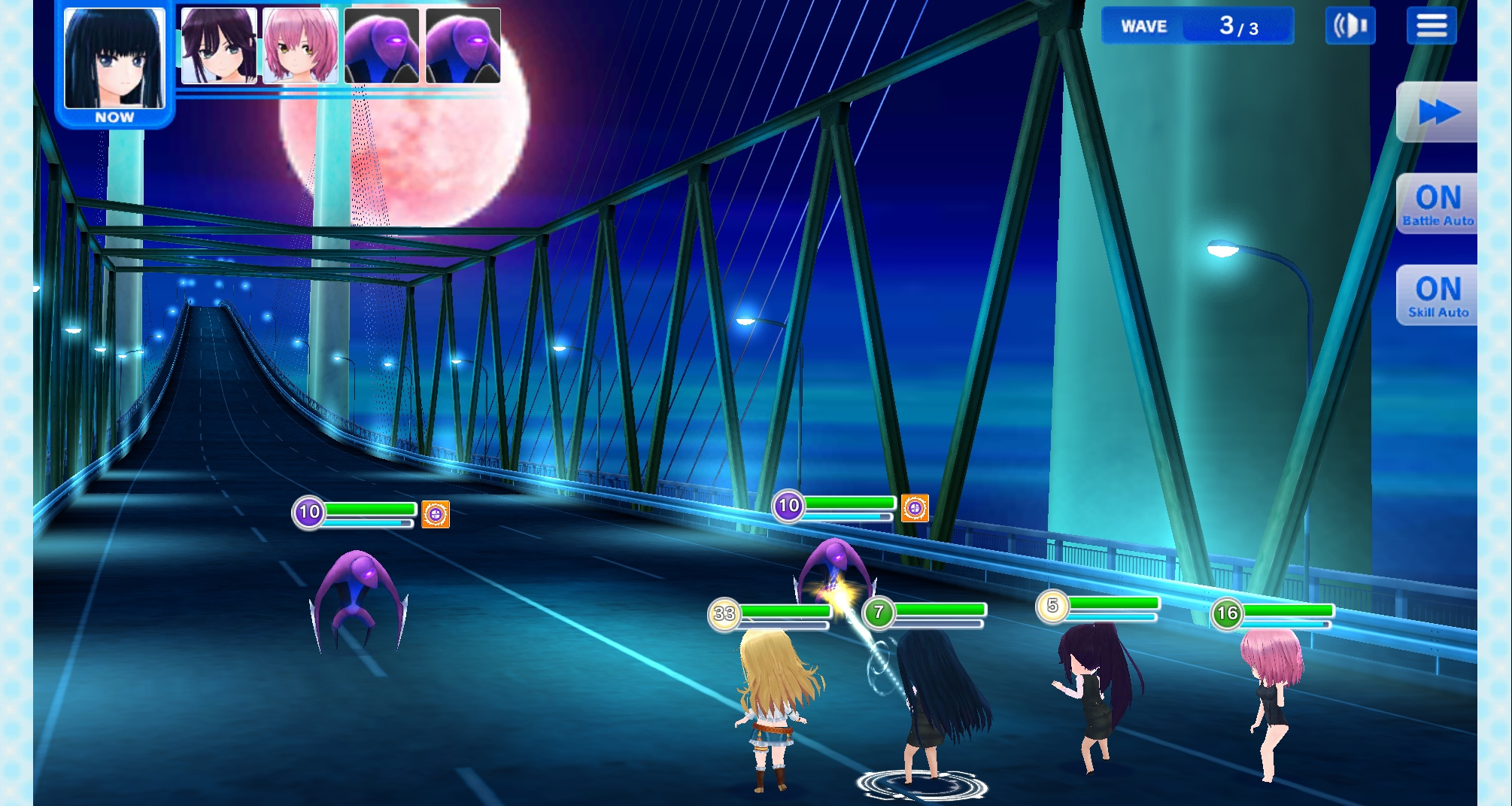Toggle Battle Auto off
1512x806 pixels.
click(x=1438, y=204)
